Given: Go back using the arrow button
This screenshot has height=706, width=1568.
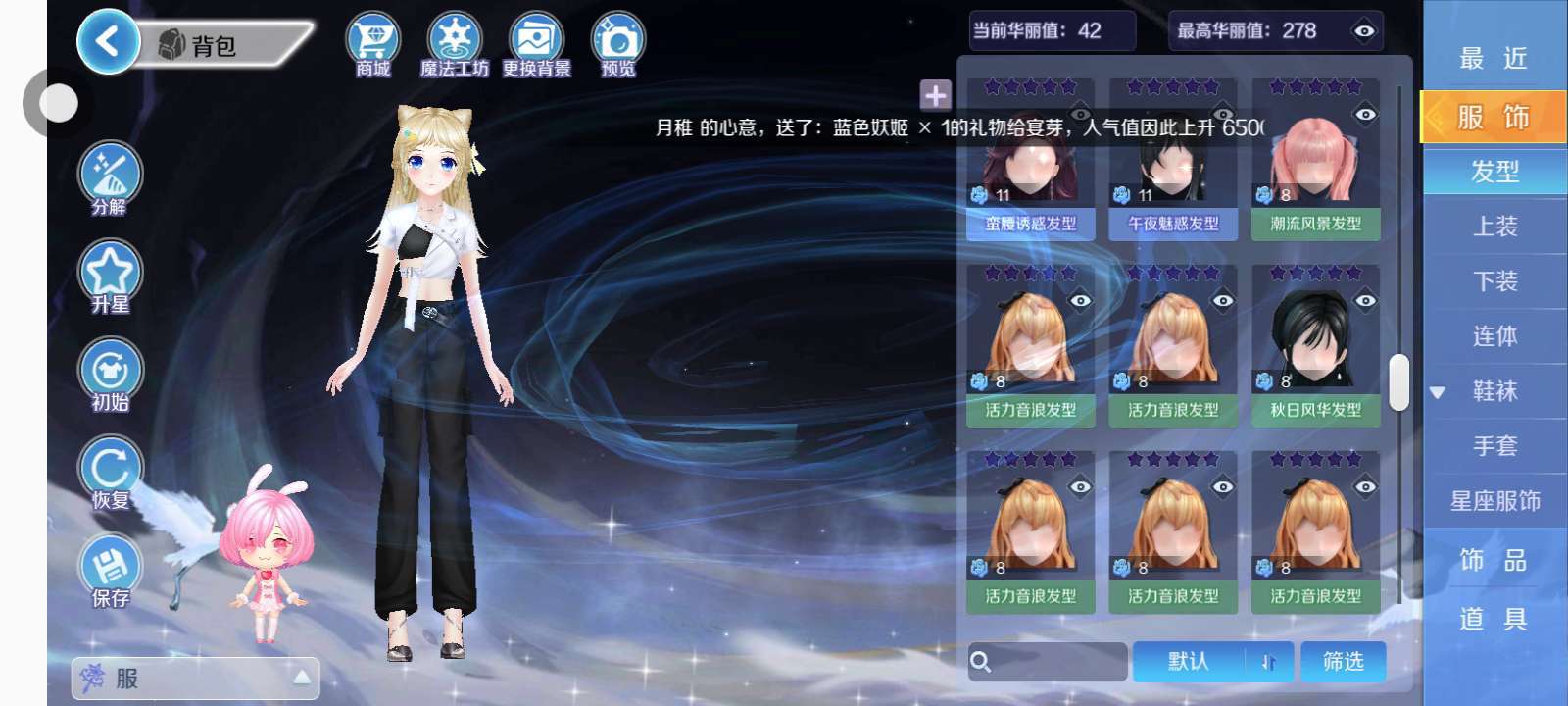Looking at the screenshot, I should (x=107, y=42).
